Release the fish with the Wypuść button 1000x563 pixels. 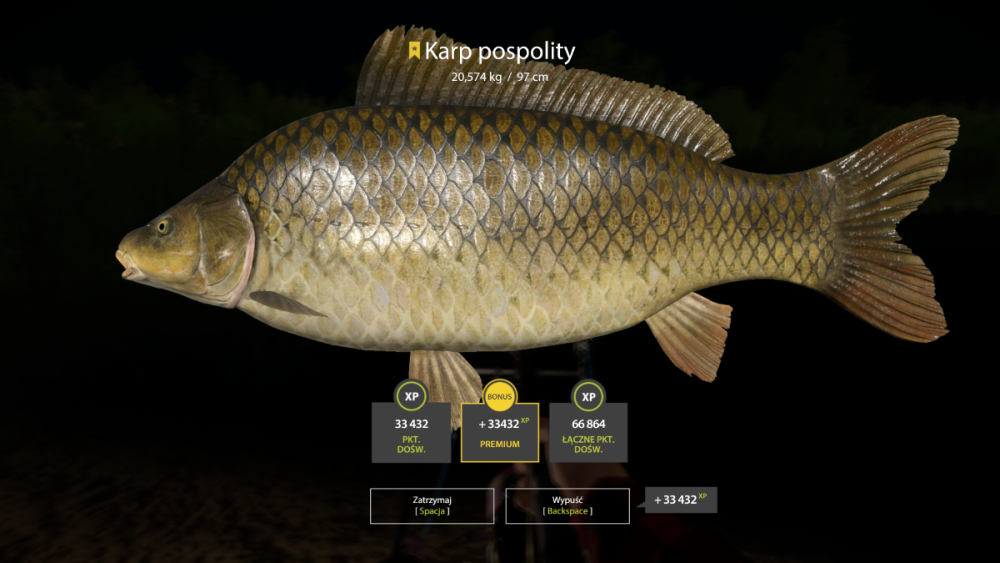pos(567,505)
